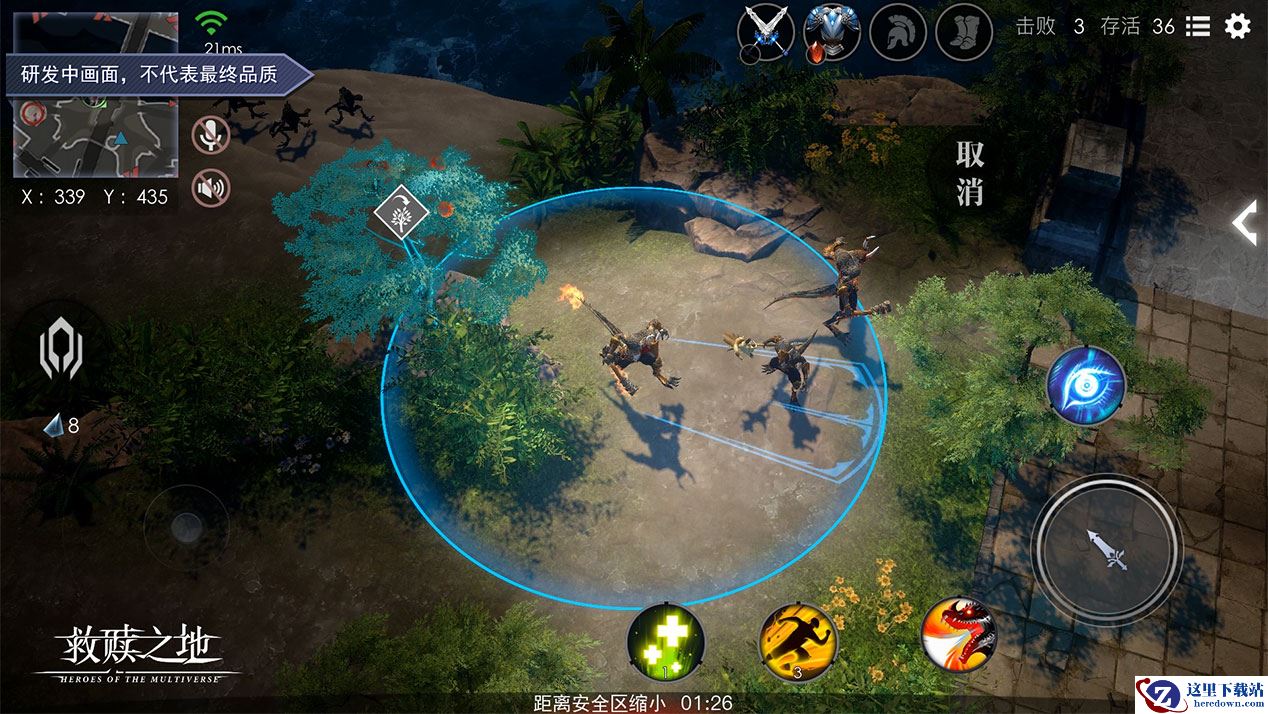The width and height of the screenshot is (1268, 714).
Task: Cancel the skill with 取消 button
Action: point(969,173)
